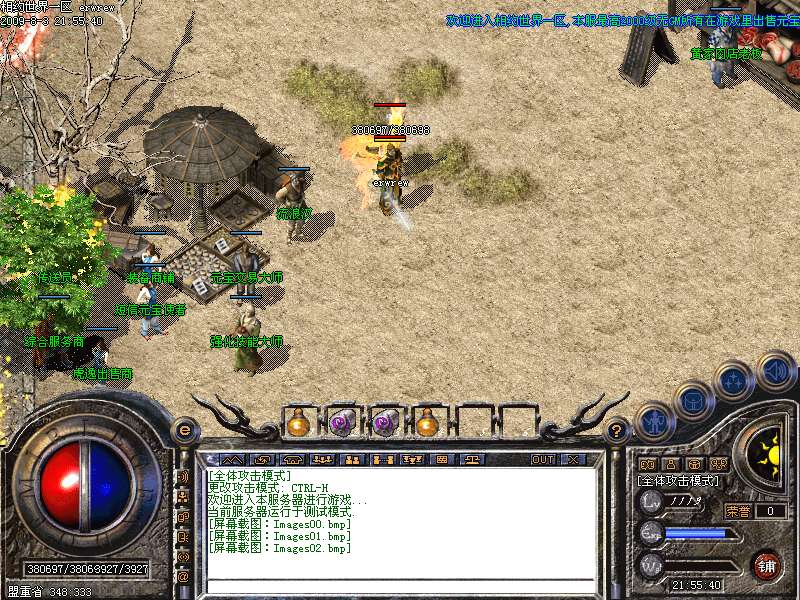Open the red 铺 shop button
This screenshot has height=600, width=800.
tap(767, 565)
